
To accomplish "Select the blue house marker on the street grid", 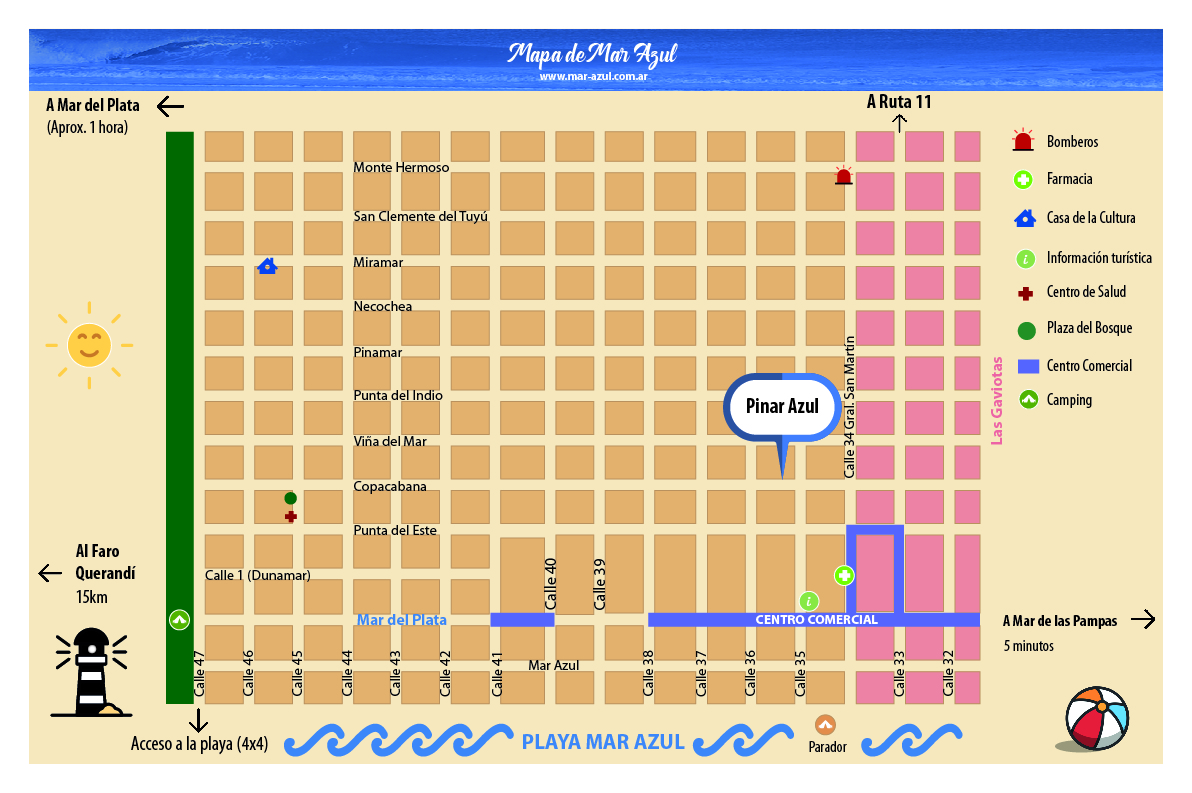I will (x=267, y=266).
